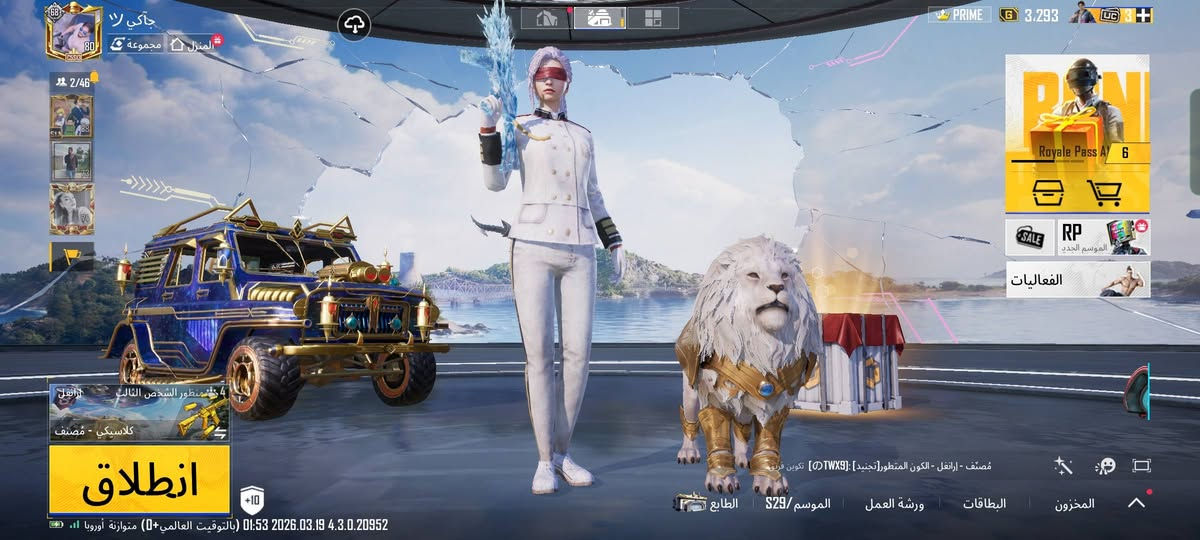Viewport: 1200px width, 540px height.
Task: Open the emote smiley face icon
Action: coord(1104,466)
